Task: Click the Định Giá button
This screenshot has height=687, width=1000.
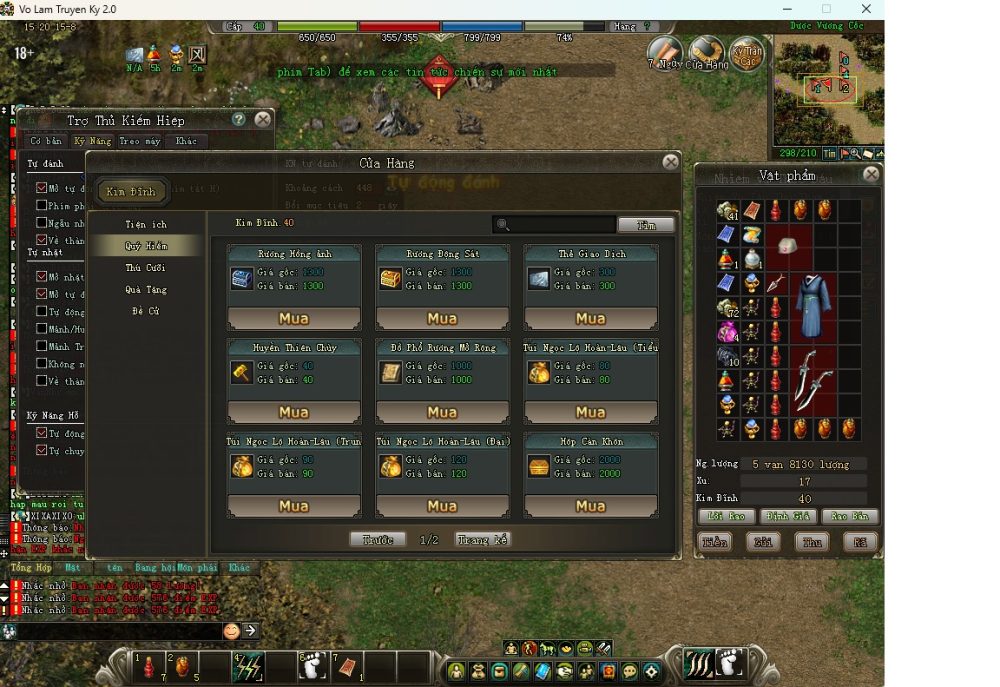Action: pos(788,517)
